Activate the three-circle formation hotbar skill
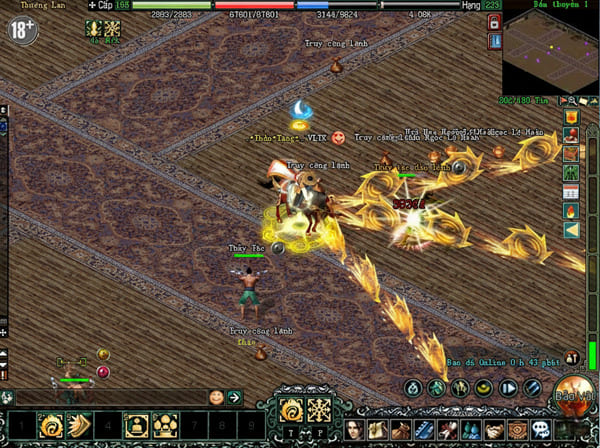This screenshot has height=448, width=600. (x=165, y=427)
